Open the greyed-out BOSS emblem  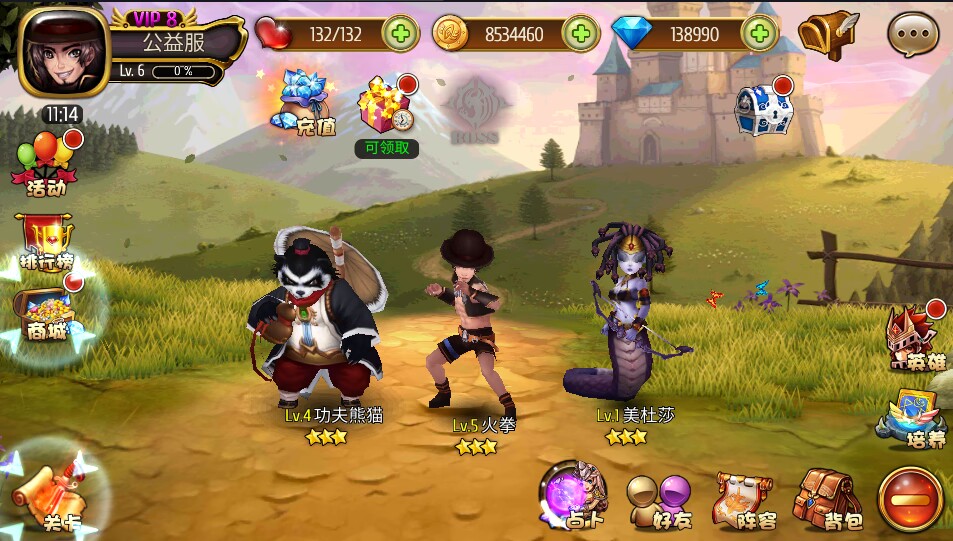[478, 108]
